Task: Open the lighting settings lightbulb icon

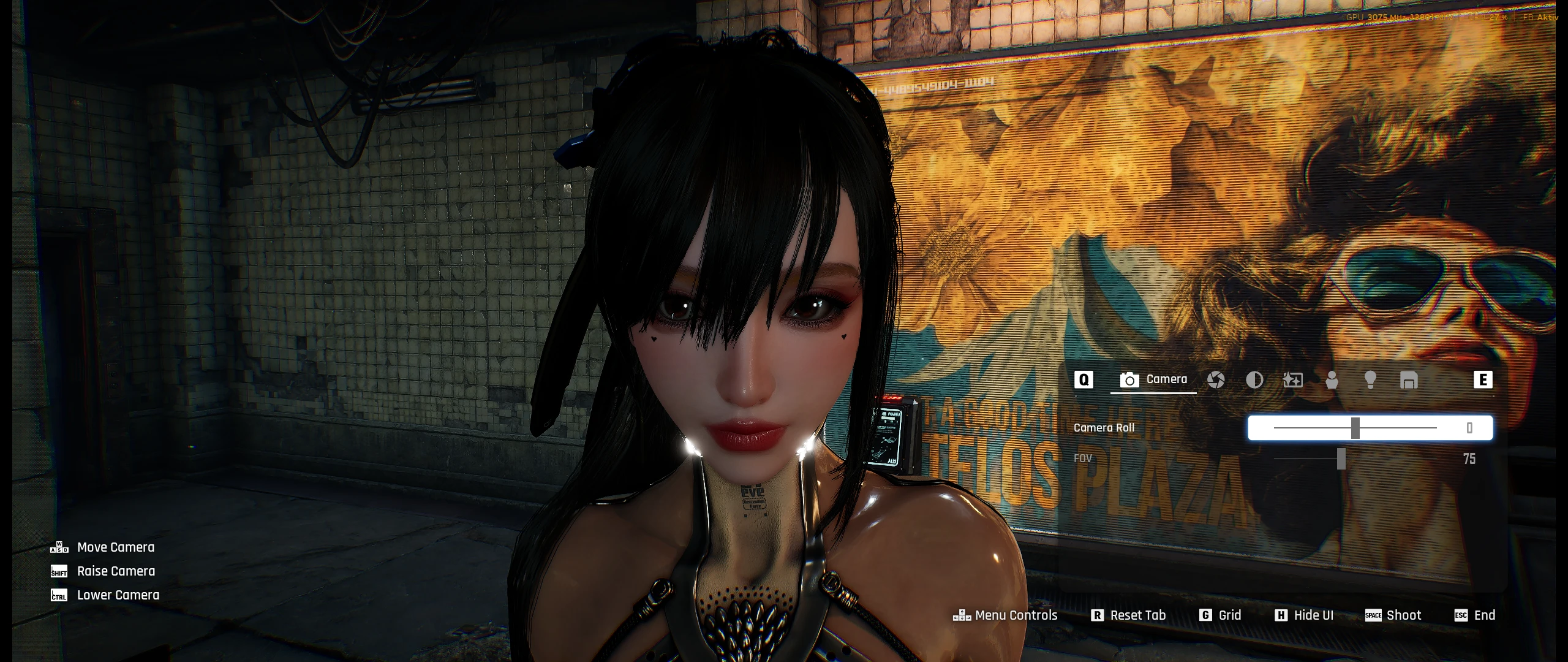Action: pos(1370,380)
